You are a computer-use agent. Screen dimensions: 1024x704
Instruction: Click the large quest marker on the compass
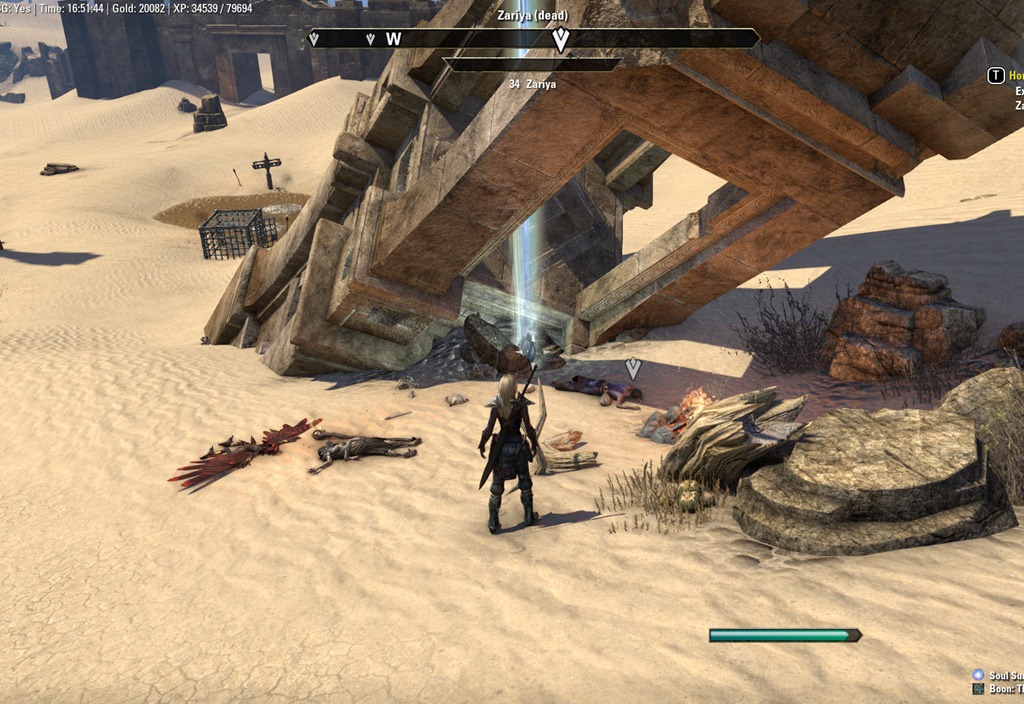[561, 39]
